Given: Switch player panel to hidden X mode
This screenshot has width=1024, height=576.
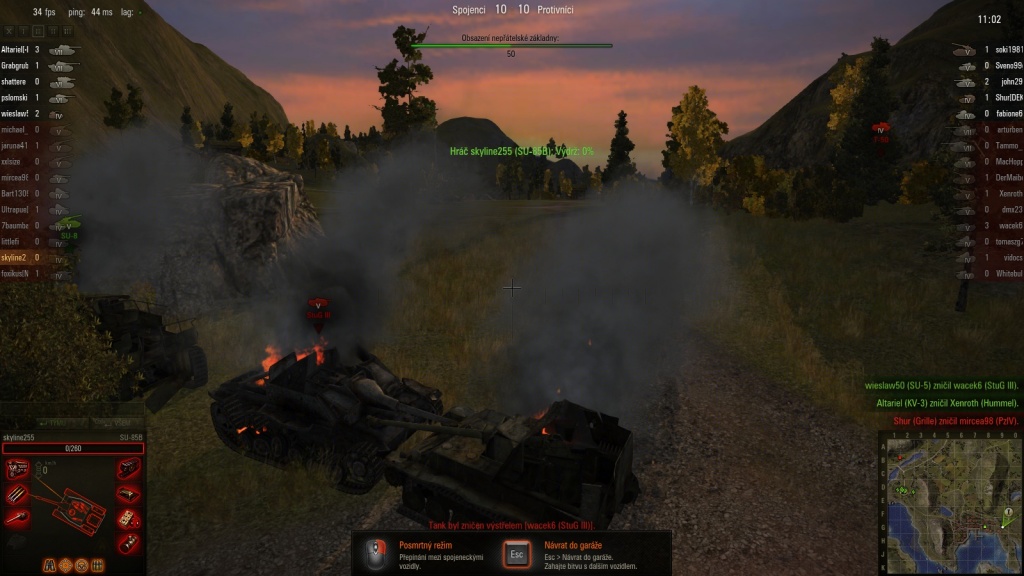Looking at the screenshot, I should [11, 30].
